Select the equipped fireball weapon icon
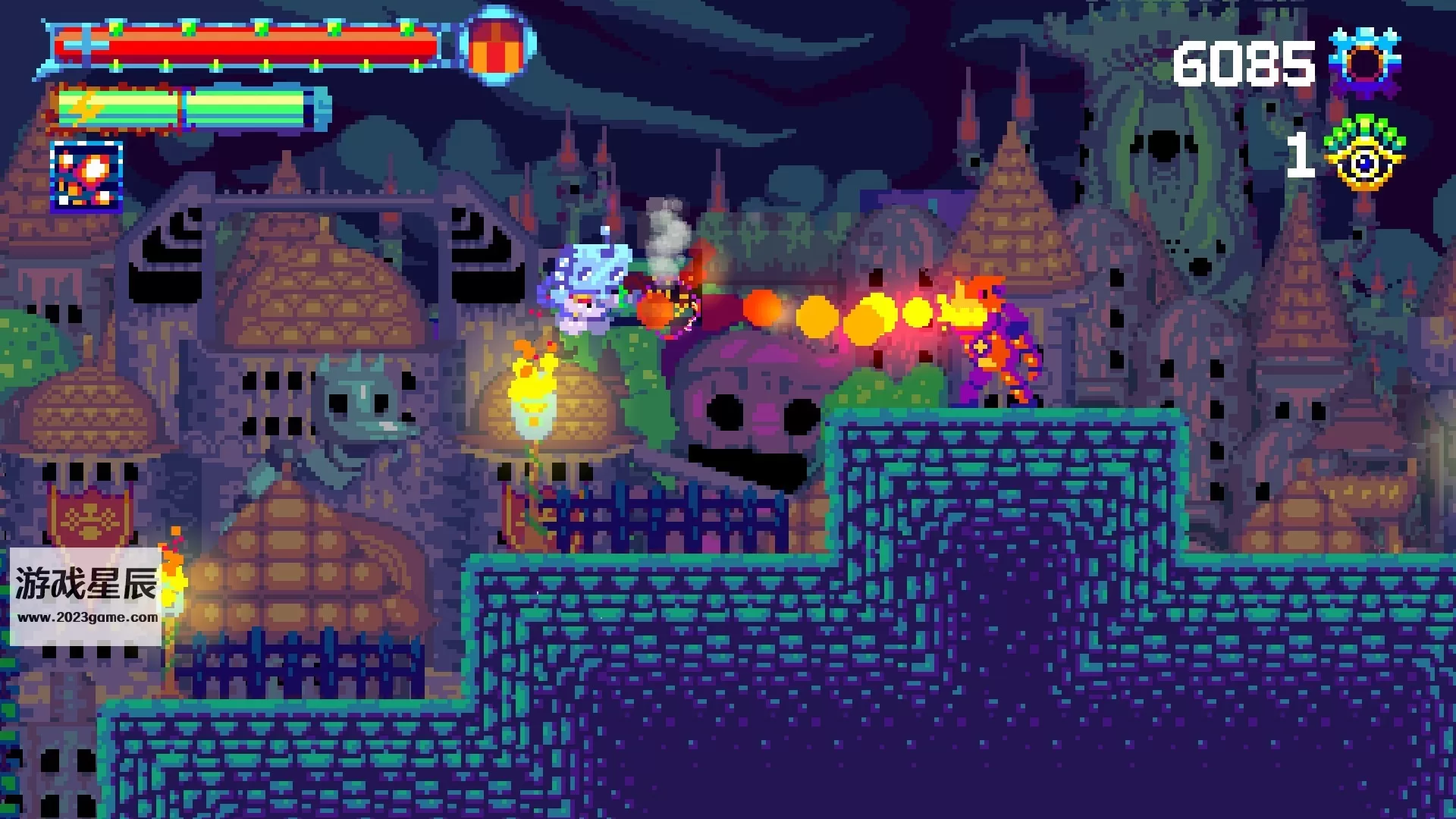 86,176
